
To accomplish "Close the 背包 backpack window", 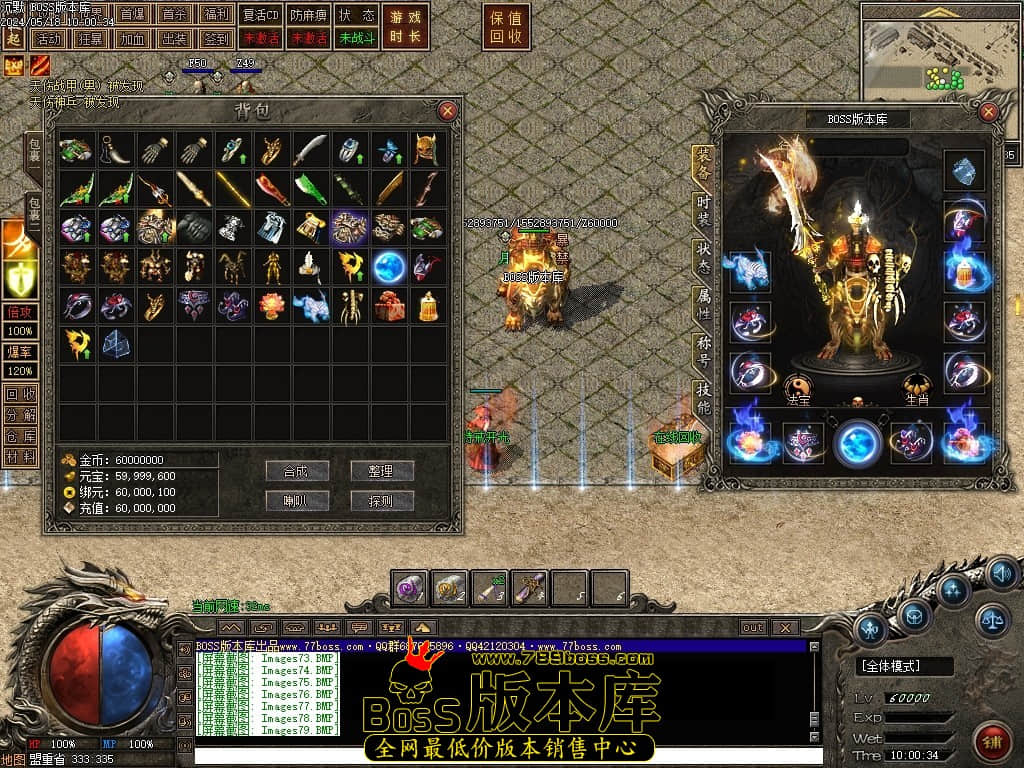I will (x=448, y=110).
